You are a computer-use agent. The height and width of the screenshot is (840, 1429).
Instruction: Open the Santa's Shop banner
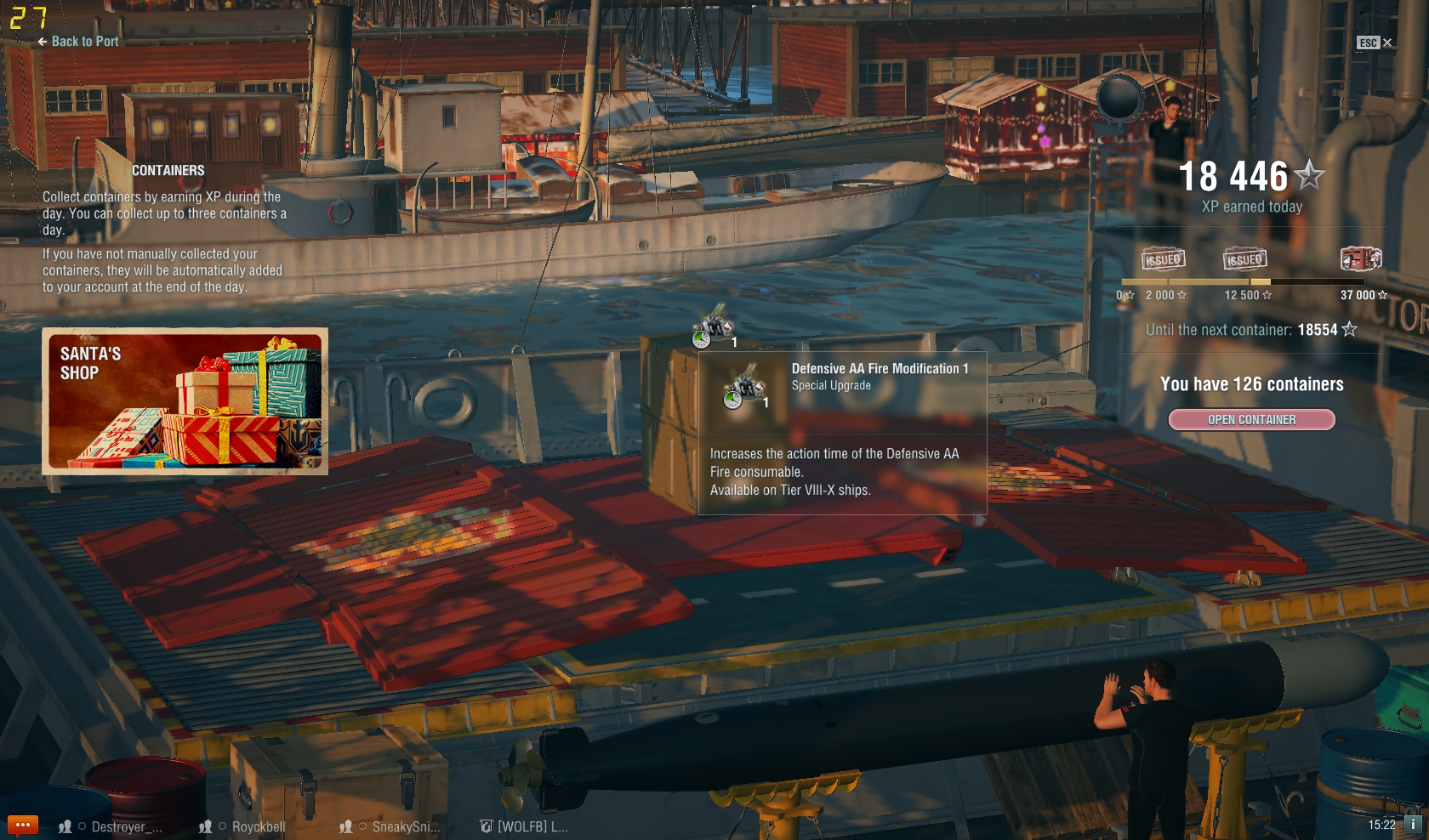(x=185, y=400)
